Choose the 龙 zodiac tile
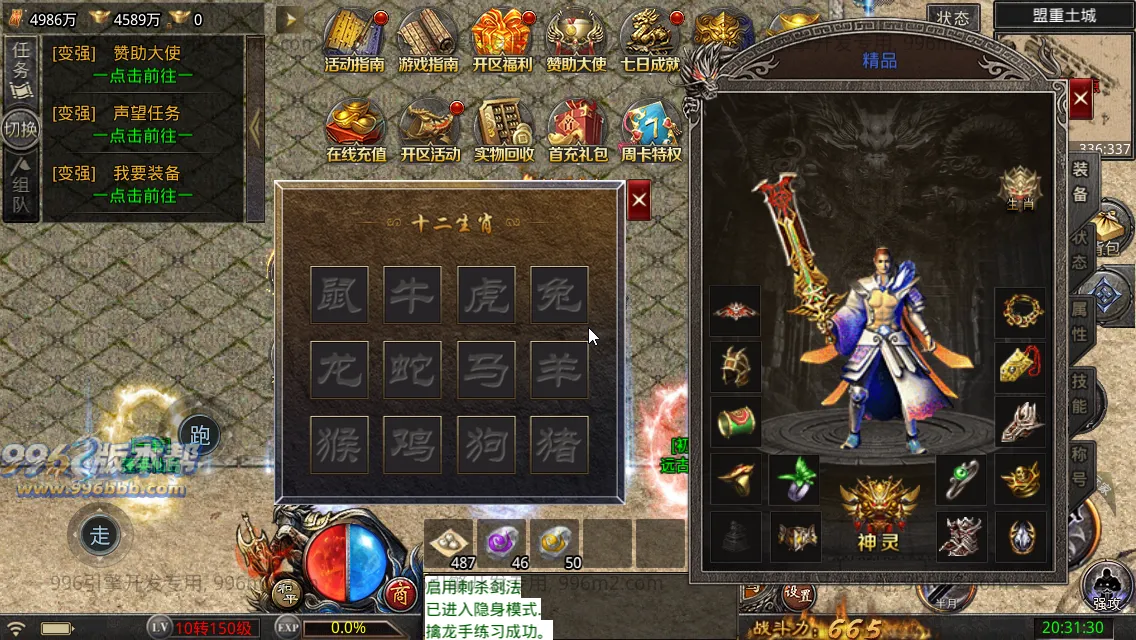The image size is (1136, 640). (339, 370)
